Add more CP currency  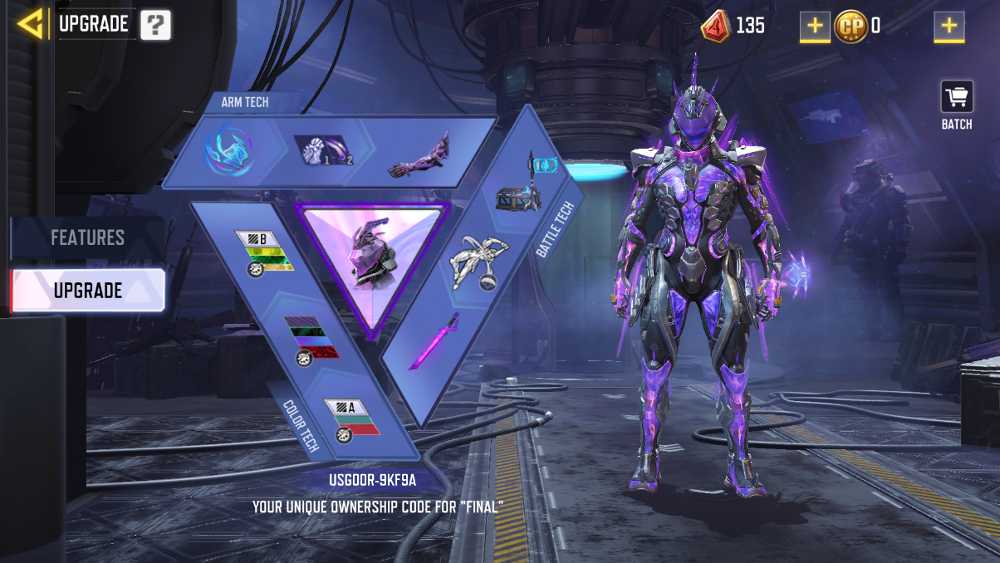point(949,26)
